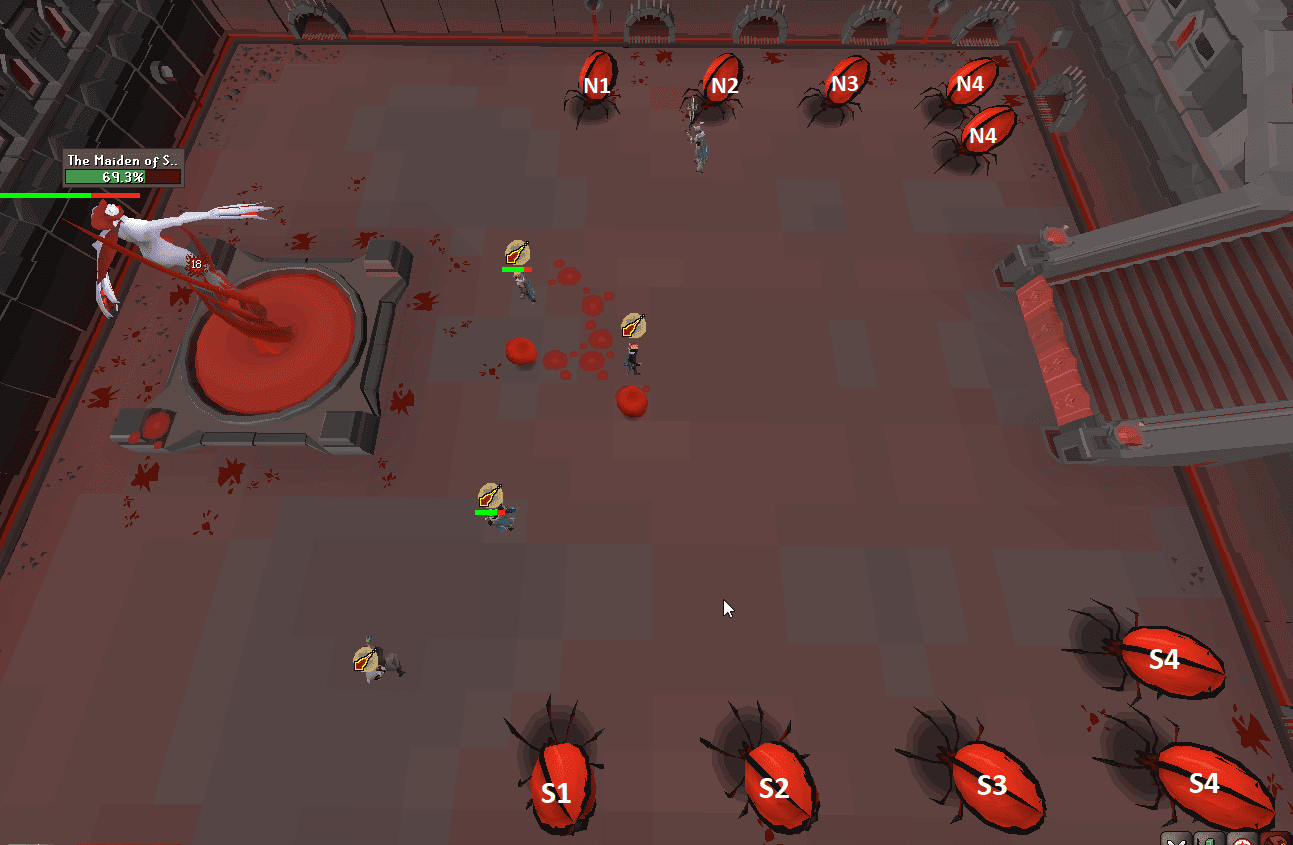Click the highlighted marker icon above the northernmost player
This screenshot has height=845, width=1293.
(517, 250)
